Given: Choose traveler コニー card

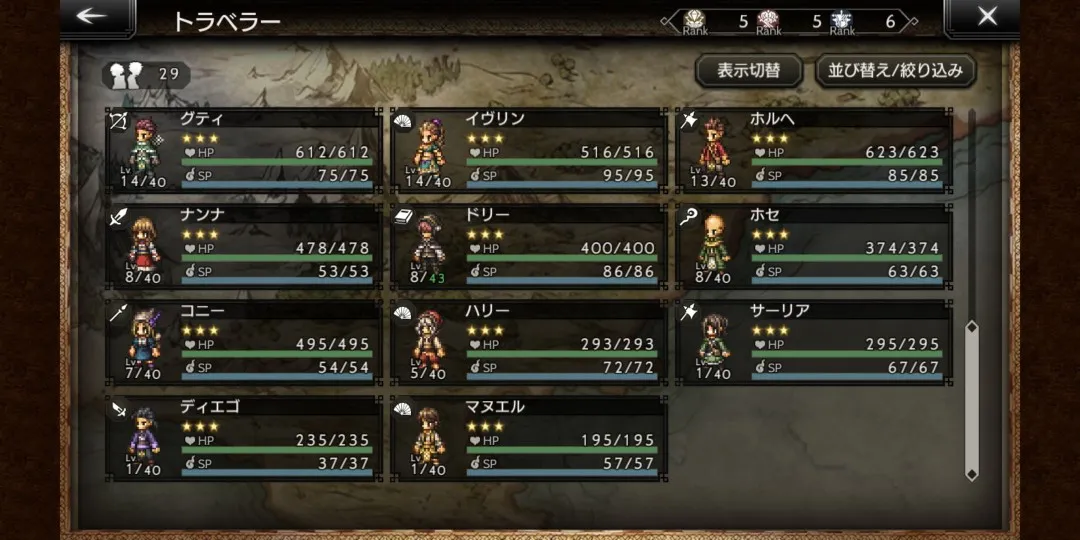Looking at the screenshot, I should click(243, 343).
